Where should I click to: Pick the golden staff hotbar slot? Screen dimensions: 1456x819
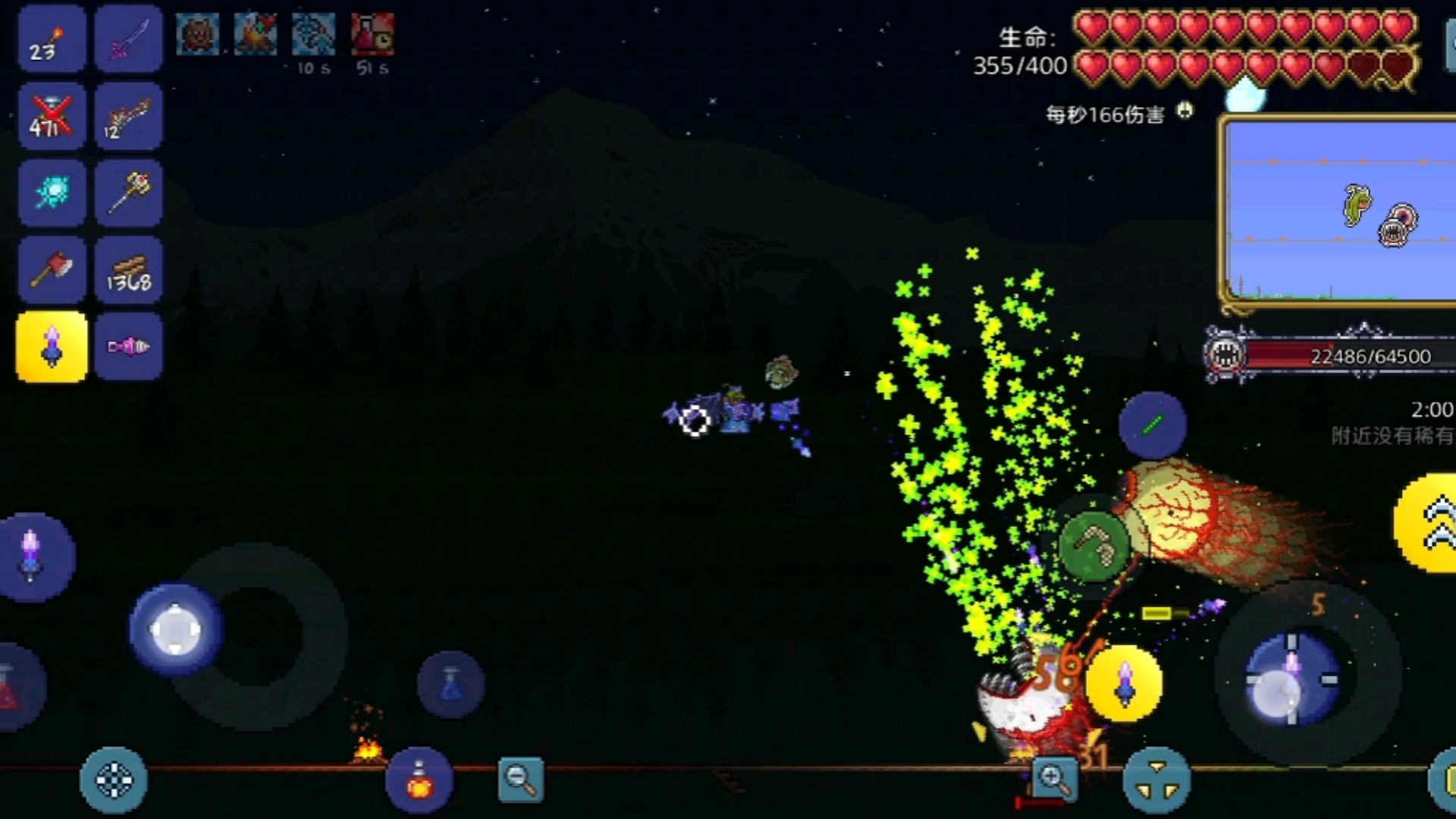(x=129, y=193)
